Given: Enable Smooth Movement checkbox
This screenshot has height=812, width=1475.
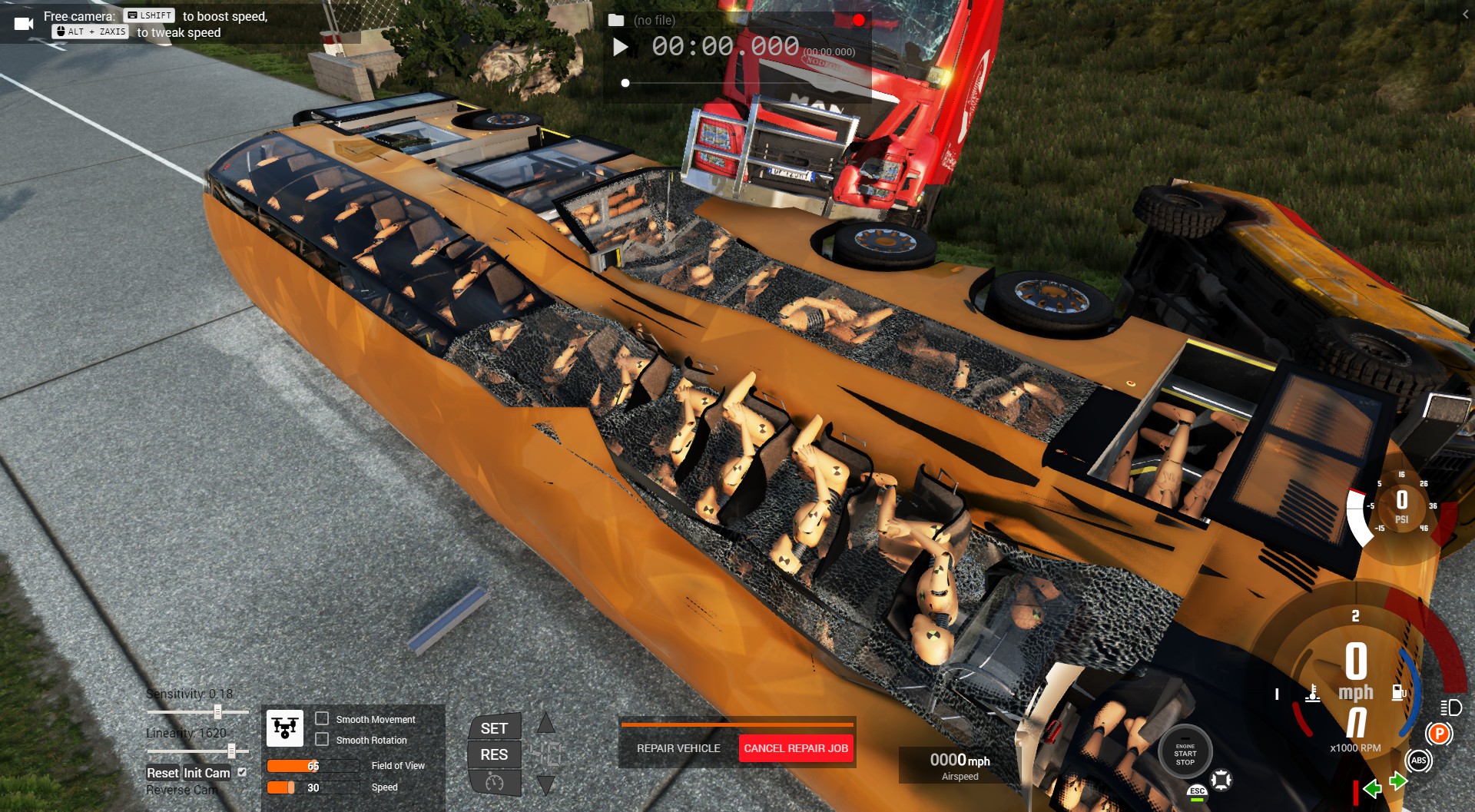Looking at the screenshot, I should [x=323, y=719].
